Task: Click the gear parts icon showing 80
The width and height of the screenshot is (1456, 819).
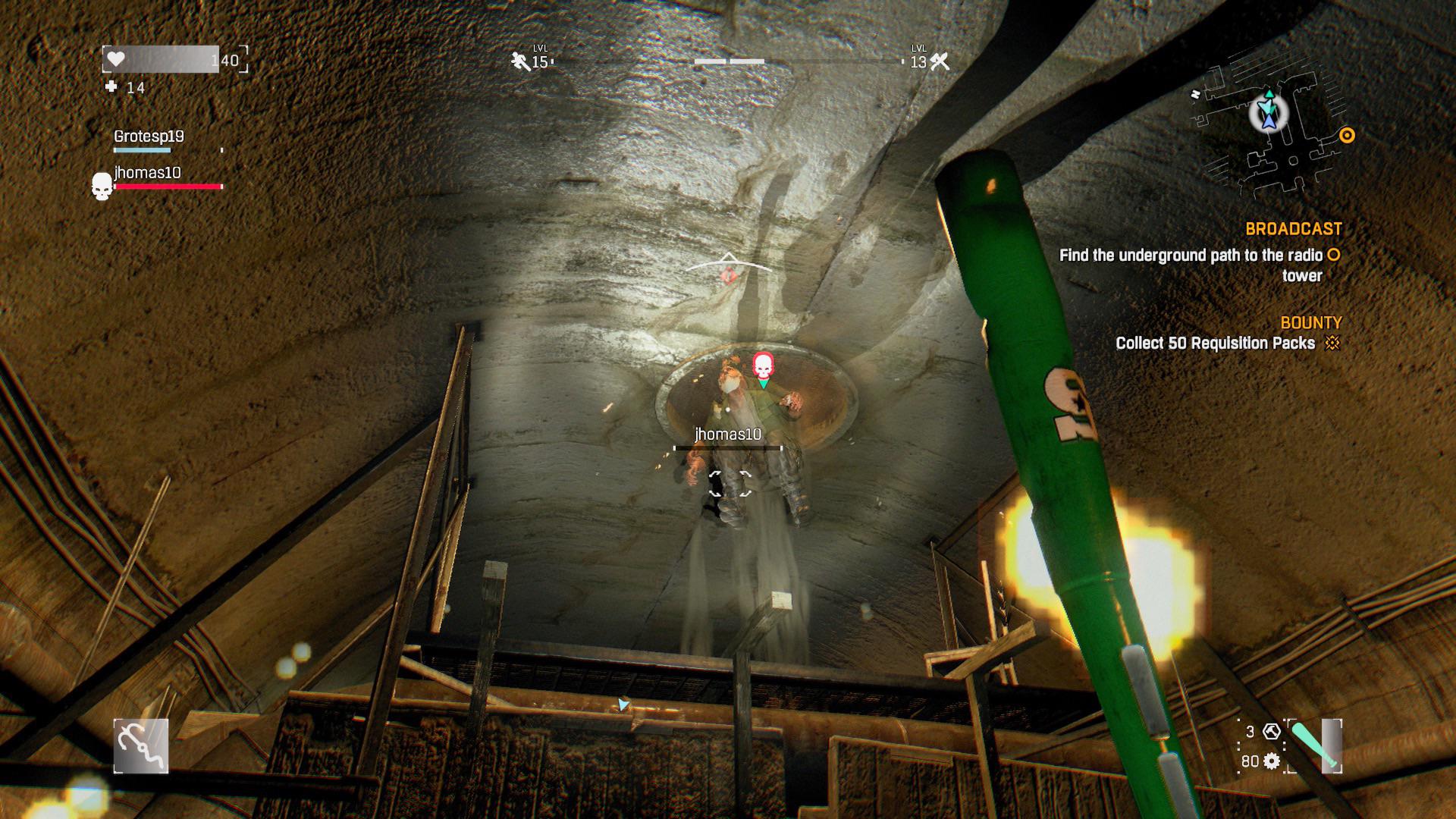Action: pos(1271,762)
